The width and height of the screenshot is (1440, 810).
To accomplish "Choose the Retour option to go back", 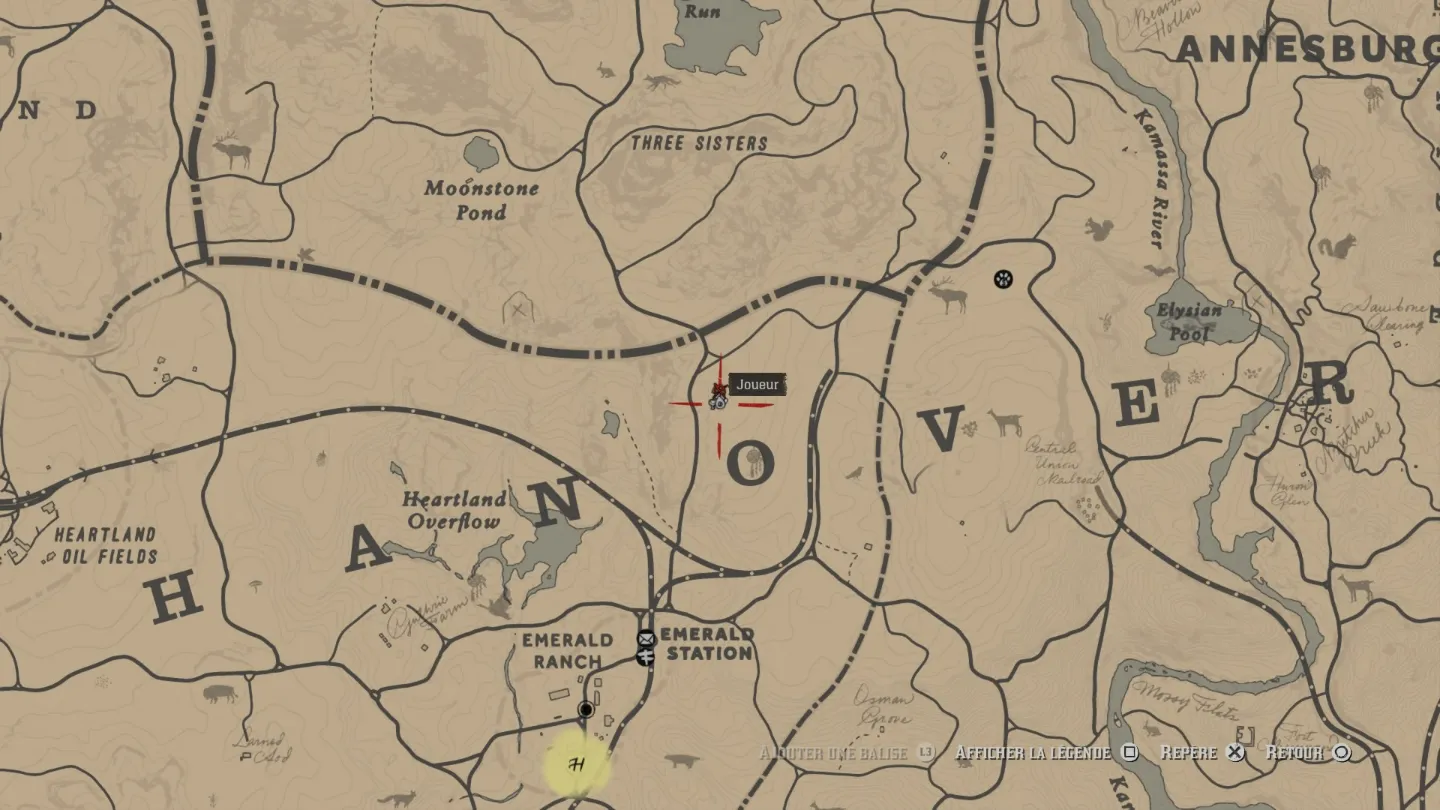I will click(1308, 752).
